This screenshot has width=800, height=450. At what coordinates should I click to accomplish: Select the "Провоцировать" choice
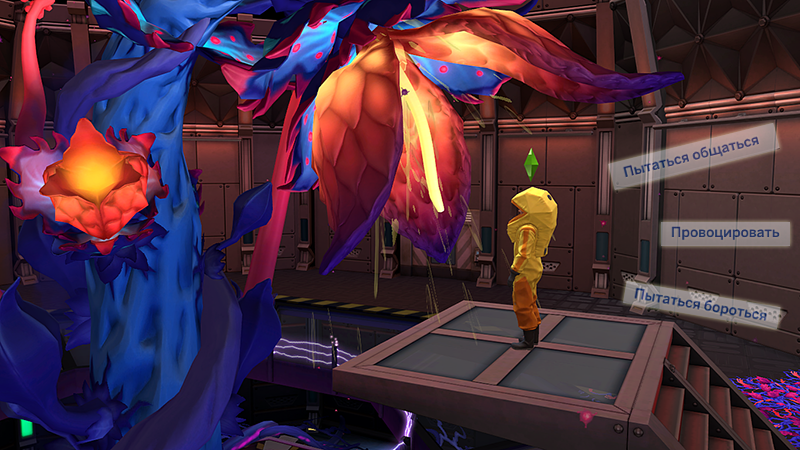click(x=725, y=233)
